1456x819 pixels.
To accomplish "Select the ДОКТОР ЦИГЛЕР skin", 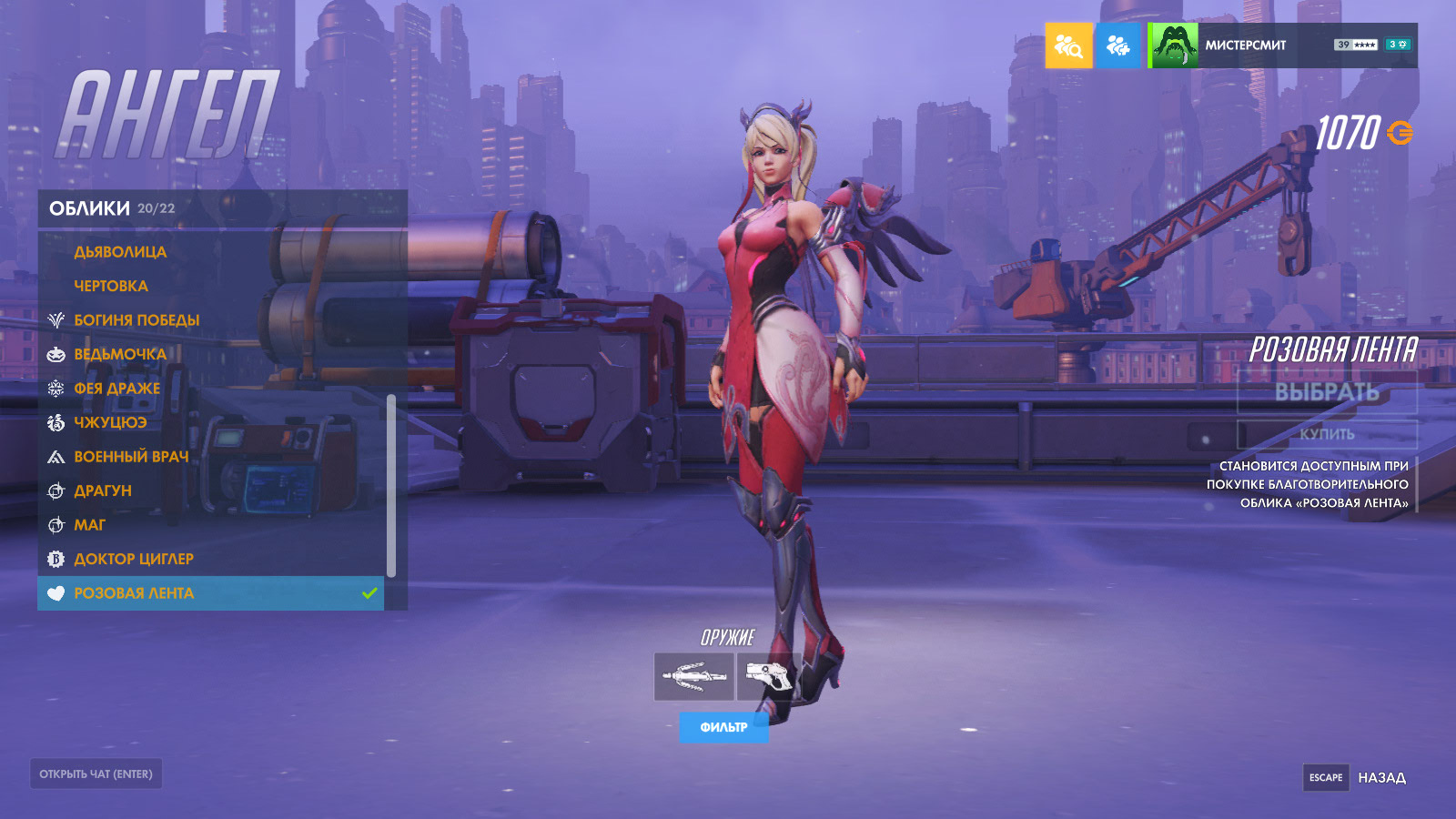I will (135, 559).
